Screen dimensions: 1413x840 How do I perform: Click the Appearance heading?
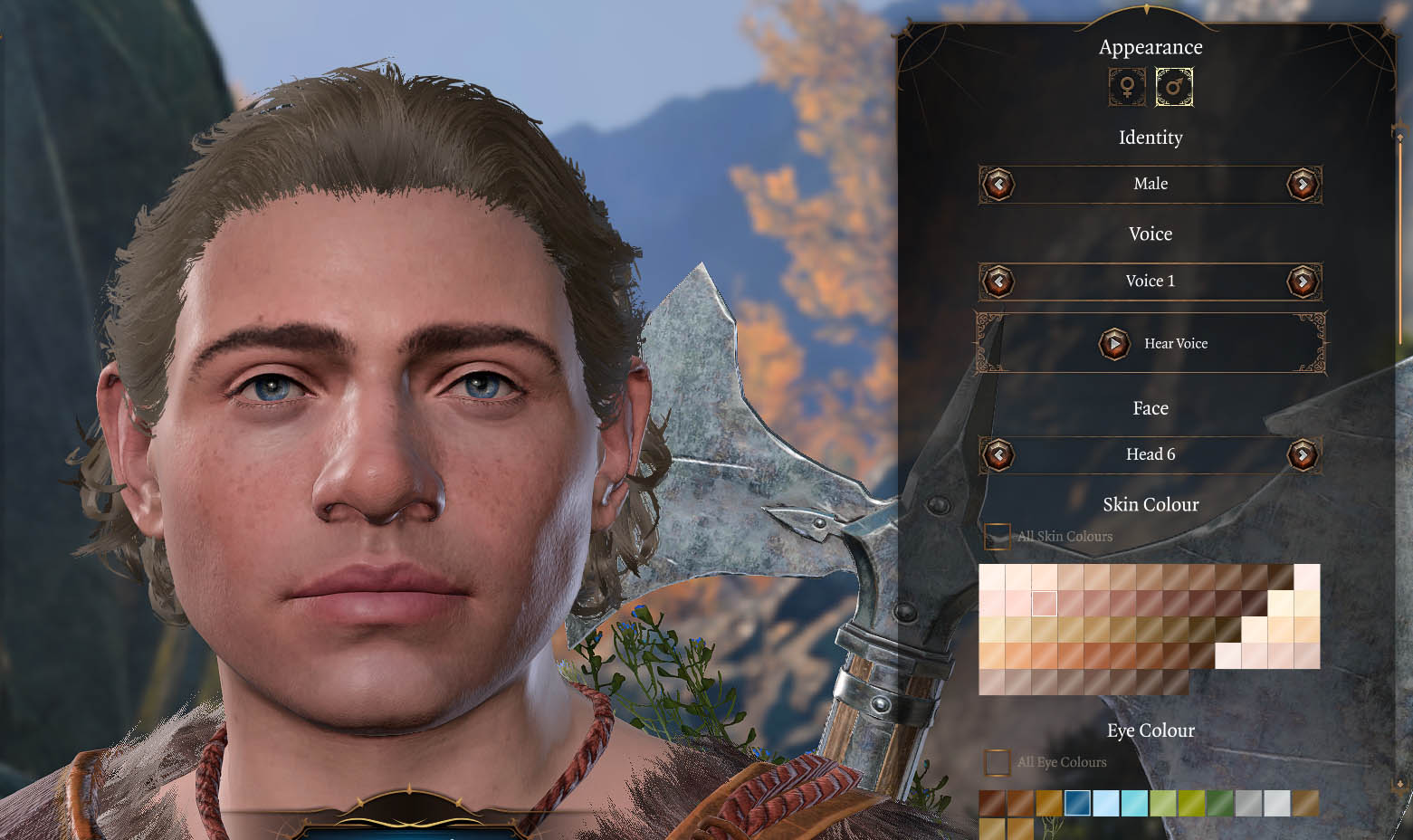tap(1150, 46)
